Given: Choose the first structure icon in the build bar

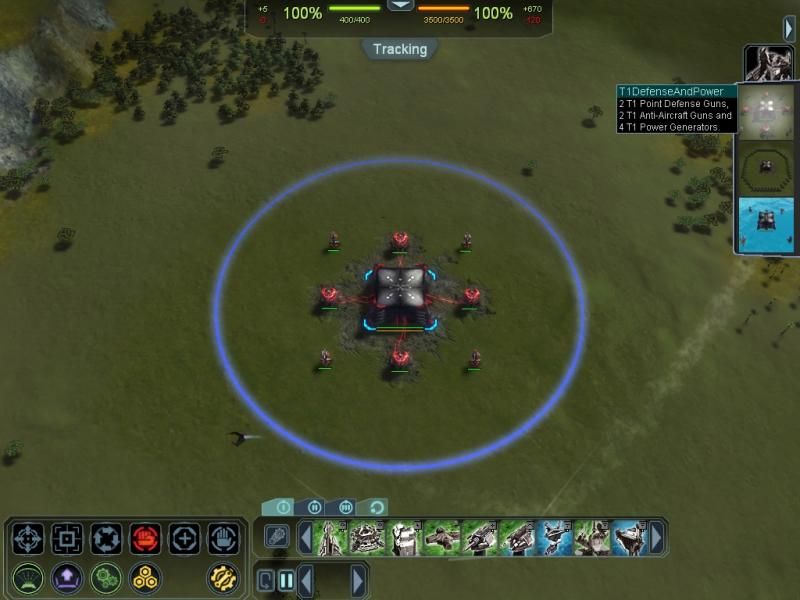Looking at the screenshot, I should 330,538.
